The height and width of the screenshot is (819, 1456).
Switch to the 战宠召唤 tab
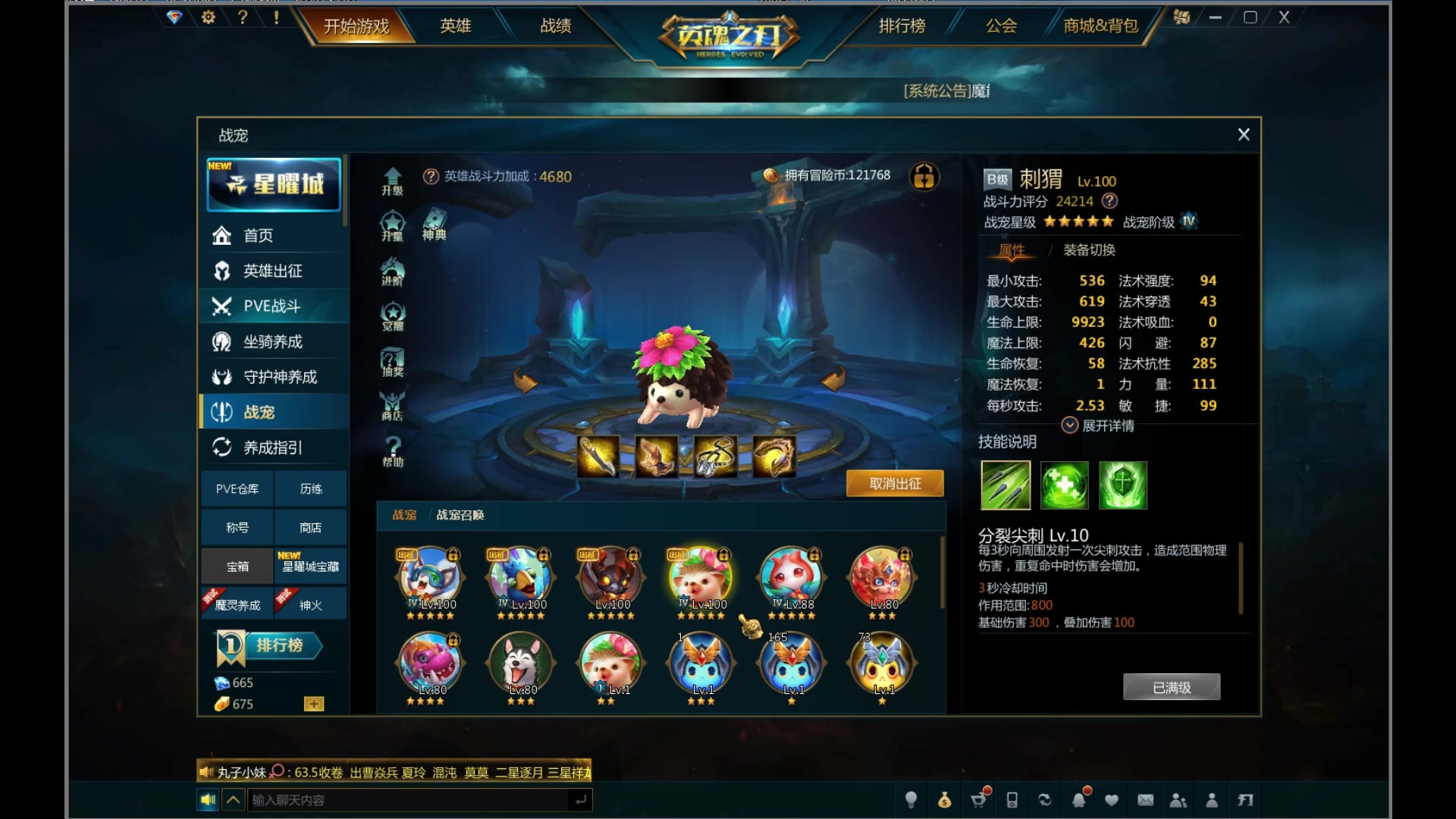(460, 515)
